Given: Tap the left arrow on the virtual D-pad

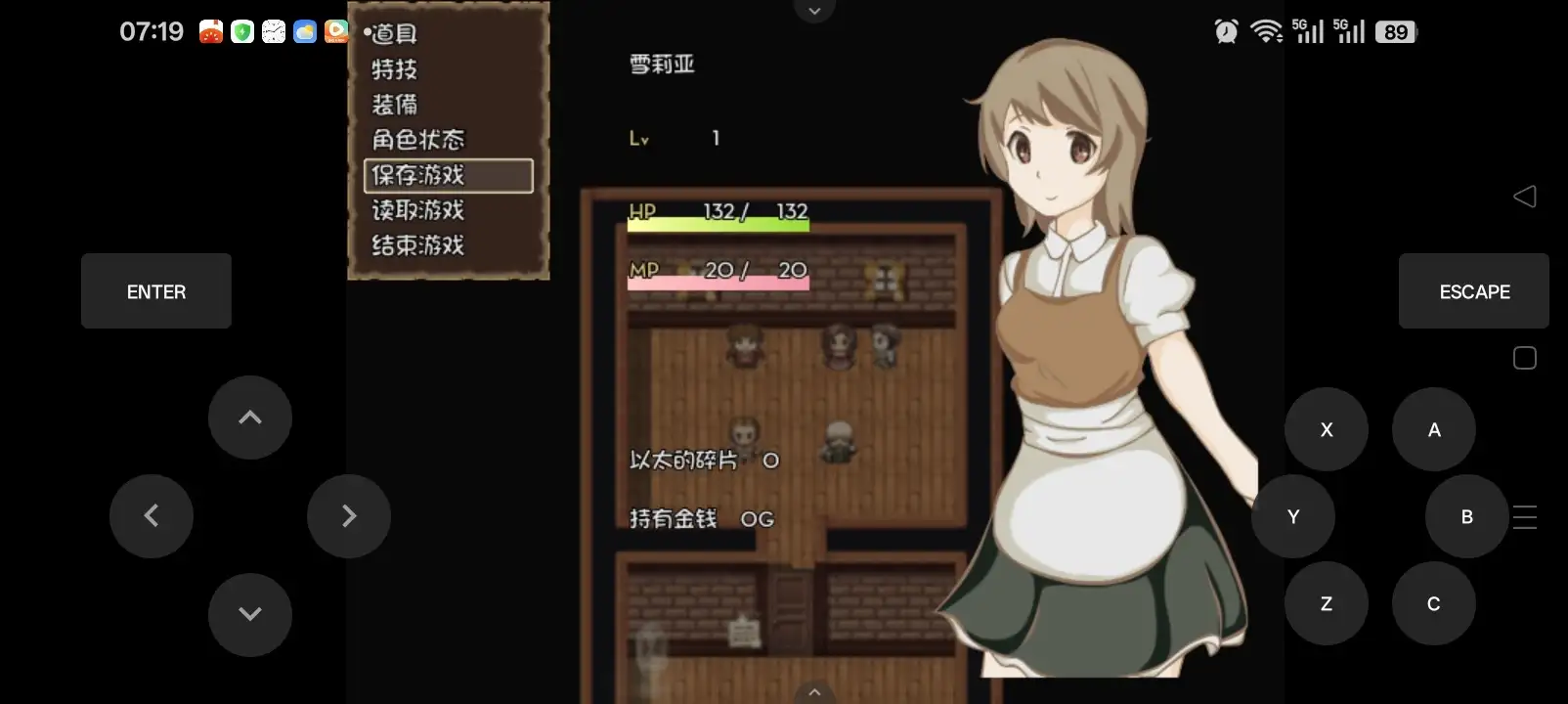Looking at the screenshot, I should point(152,515).
